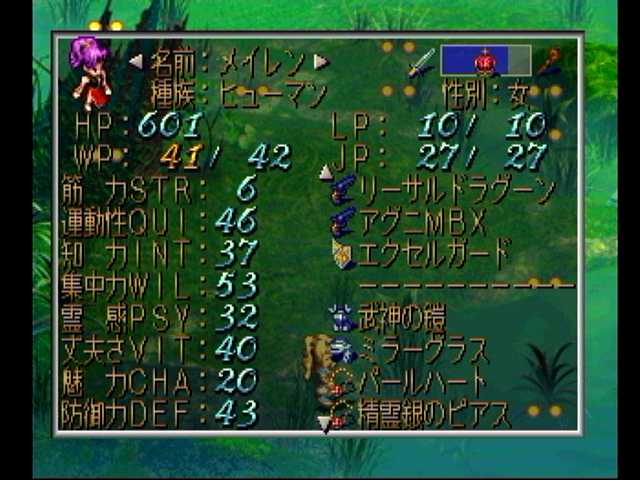
Task: Select the staff icon at the top right
Action: click(548, 62)
